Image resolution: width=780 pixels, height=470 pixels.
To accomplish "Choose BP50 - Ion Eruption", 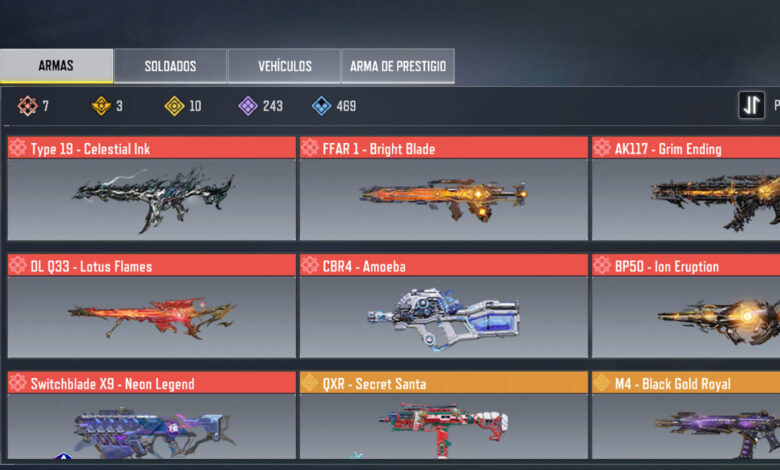I will tap(686, 306).
